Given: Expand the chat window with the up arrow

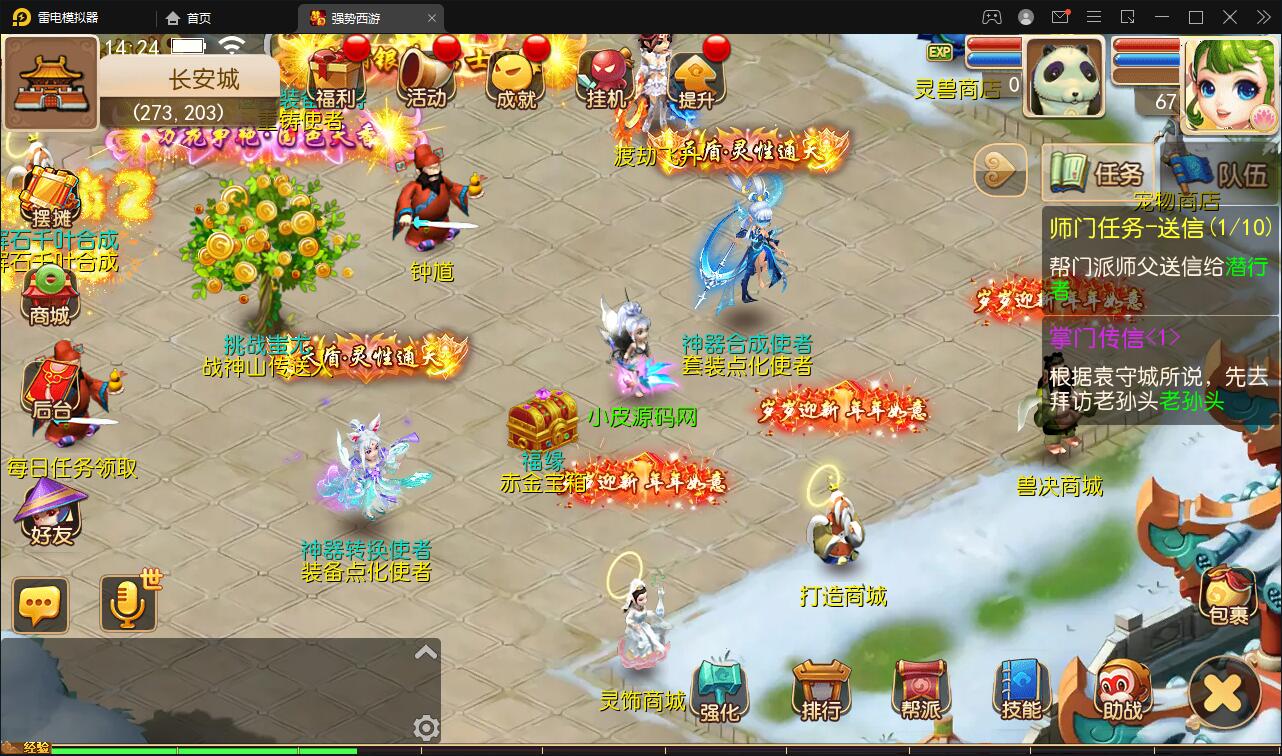Looking at the screenshot, I should point(426,651).
